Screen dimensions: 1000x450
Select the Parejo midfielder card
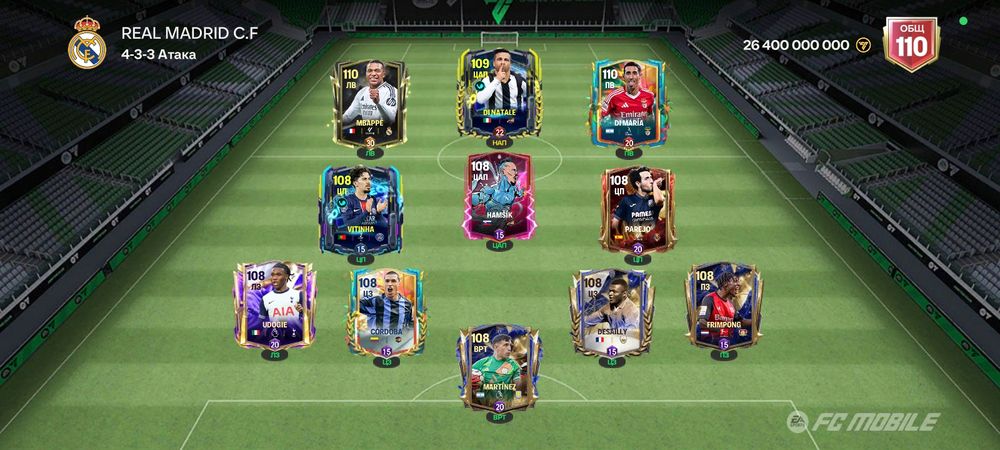click(x=637, y=208)
